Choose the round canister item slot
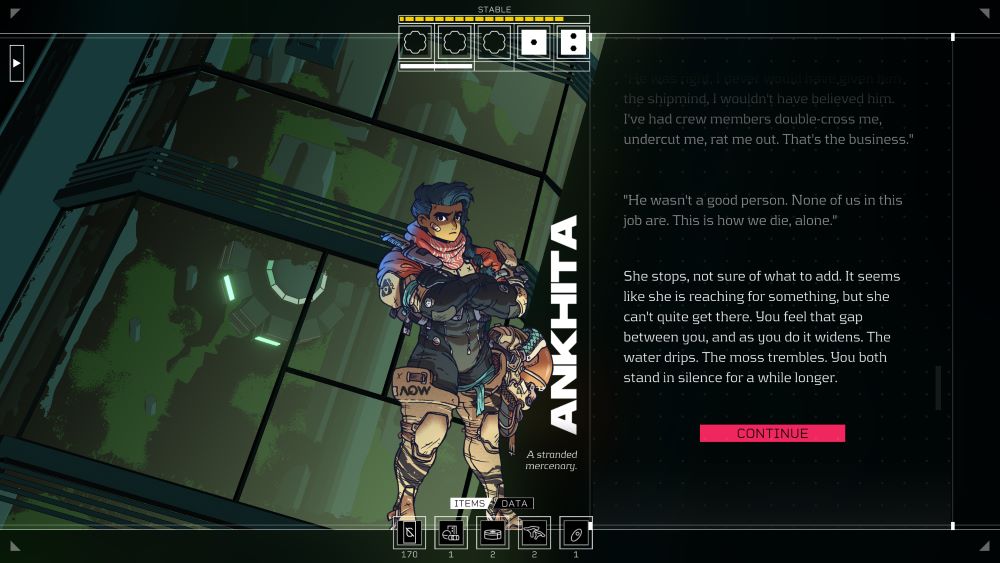1000x563 pixels. [492, 532]
